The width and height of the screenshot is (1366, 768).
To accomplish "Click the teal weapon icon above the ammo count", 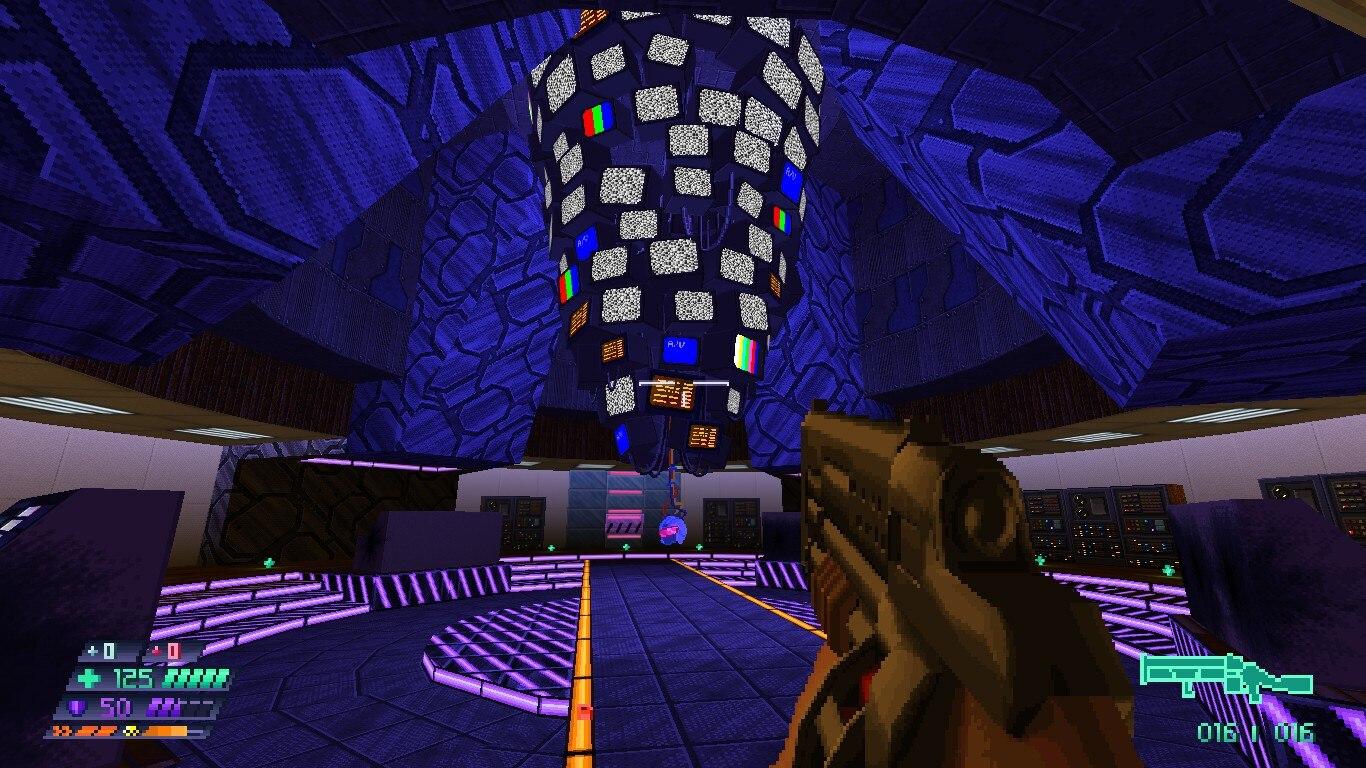I will point(1227,675).
